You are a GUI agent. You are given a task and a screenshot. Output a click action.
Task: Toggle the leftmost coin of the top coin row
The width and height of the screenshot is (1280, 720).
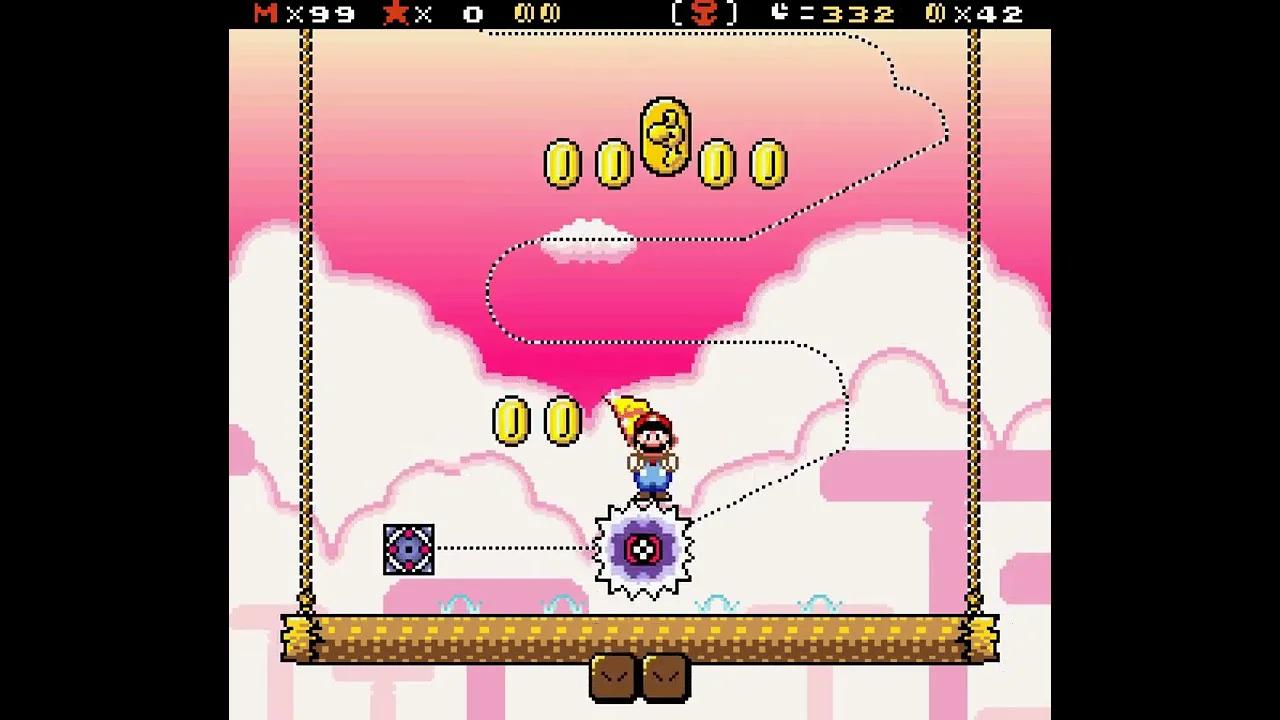click(565, 163)
